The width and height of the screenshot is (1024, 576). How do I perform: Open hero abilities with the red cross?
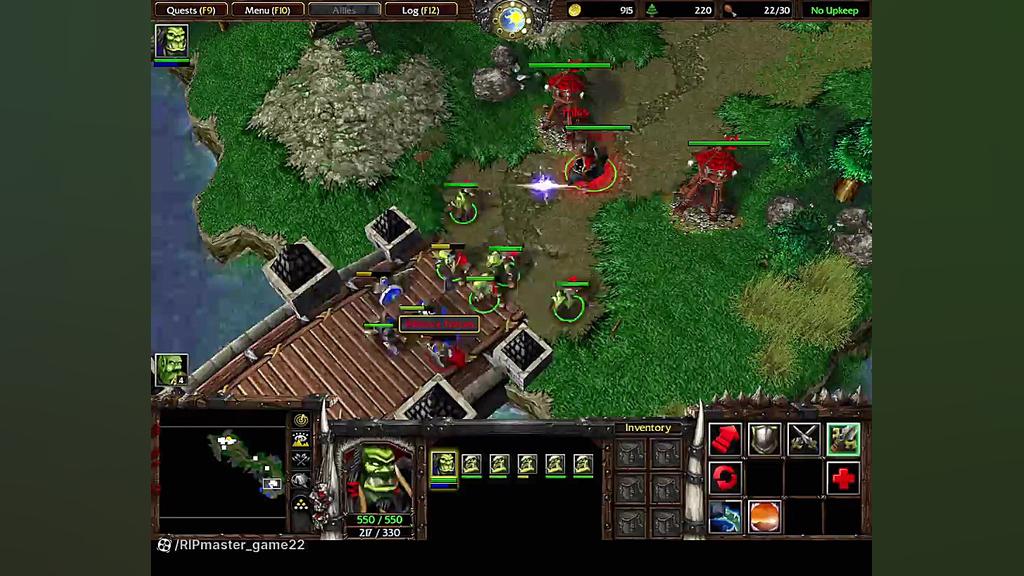coord(843,478)
